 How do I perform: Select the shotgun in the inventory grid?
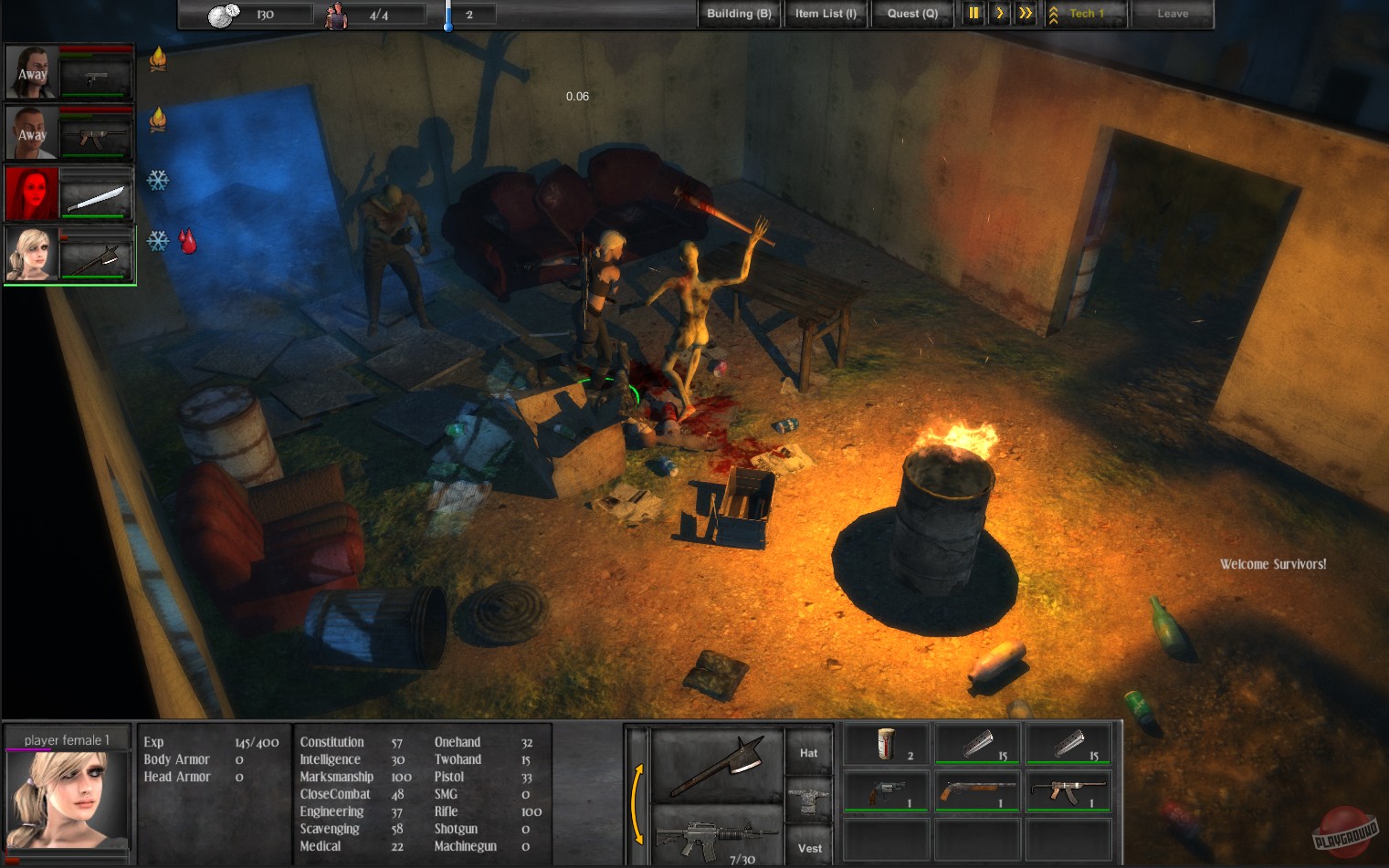pyautogui.click(x=975, y=790)
